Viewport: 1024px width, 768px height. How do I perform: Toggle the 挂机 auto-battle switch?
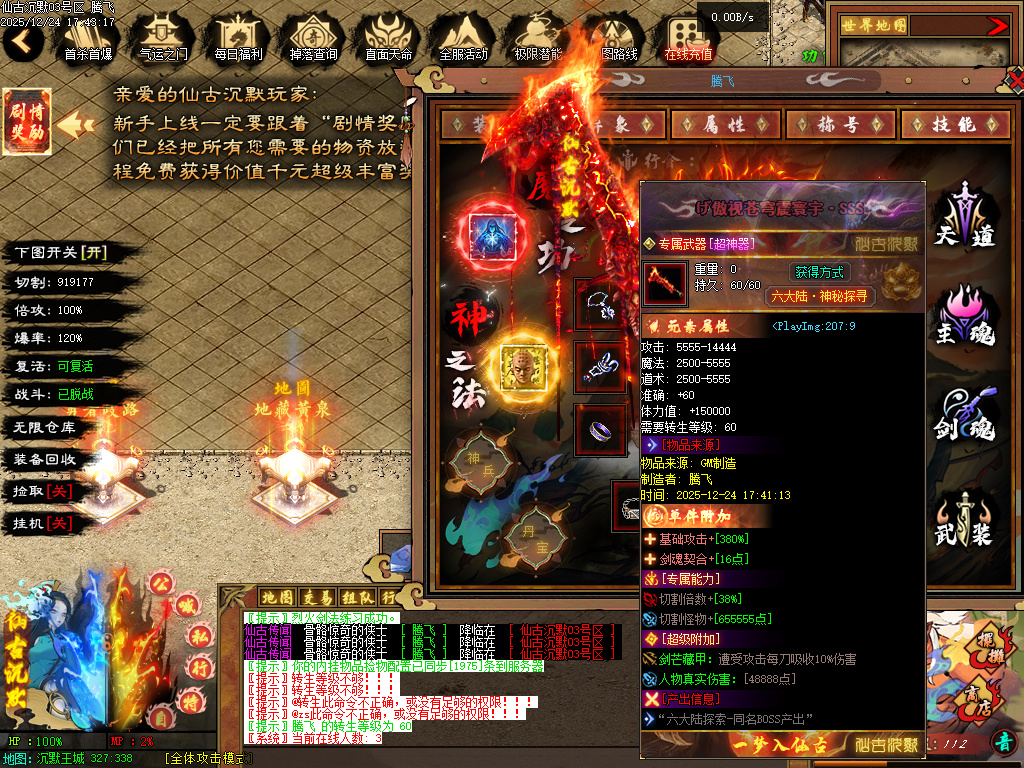point(42,523)
